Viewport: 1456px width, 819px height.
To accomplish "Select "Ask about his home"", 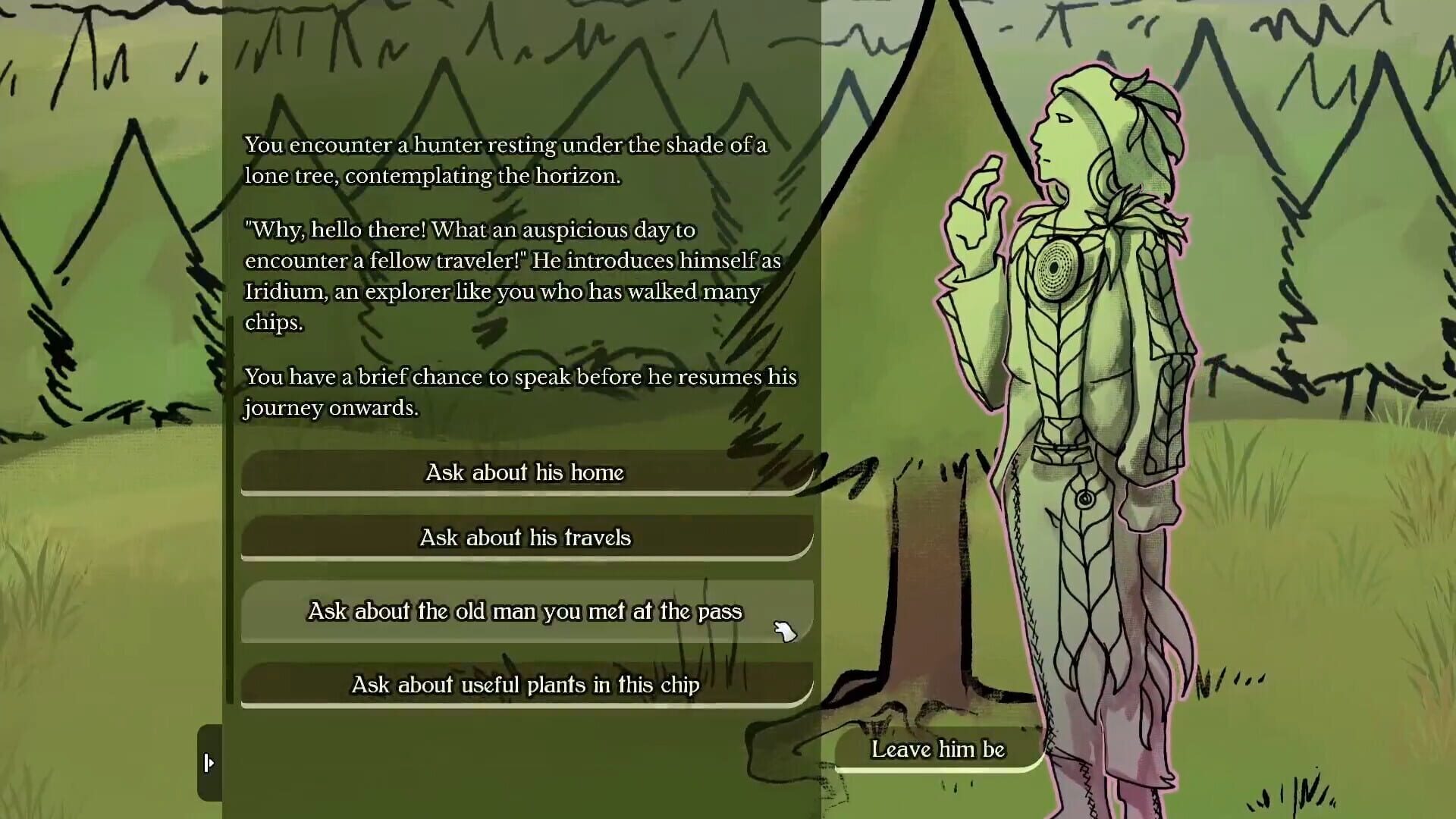I will [x=526, y=472].
